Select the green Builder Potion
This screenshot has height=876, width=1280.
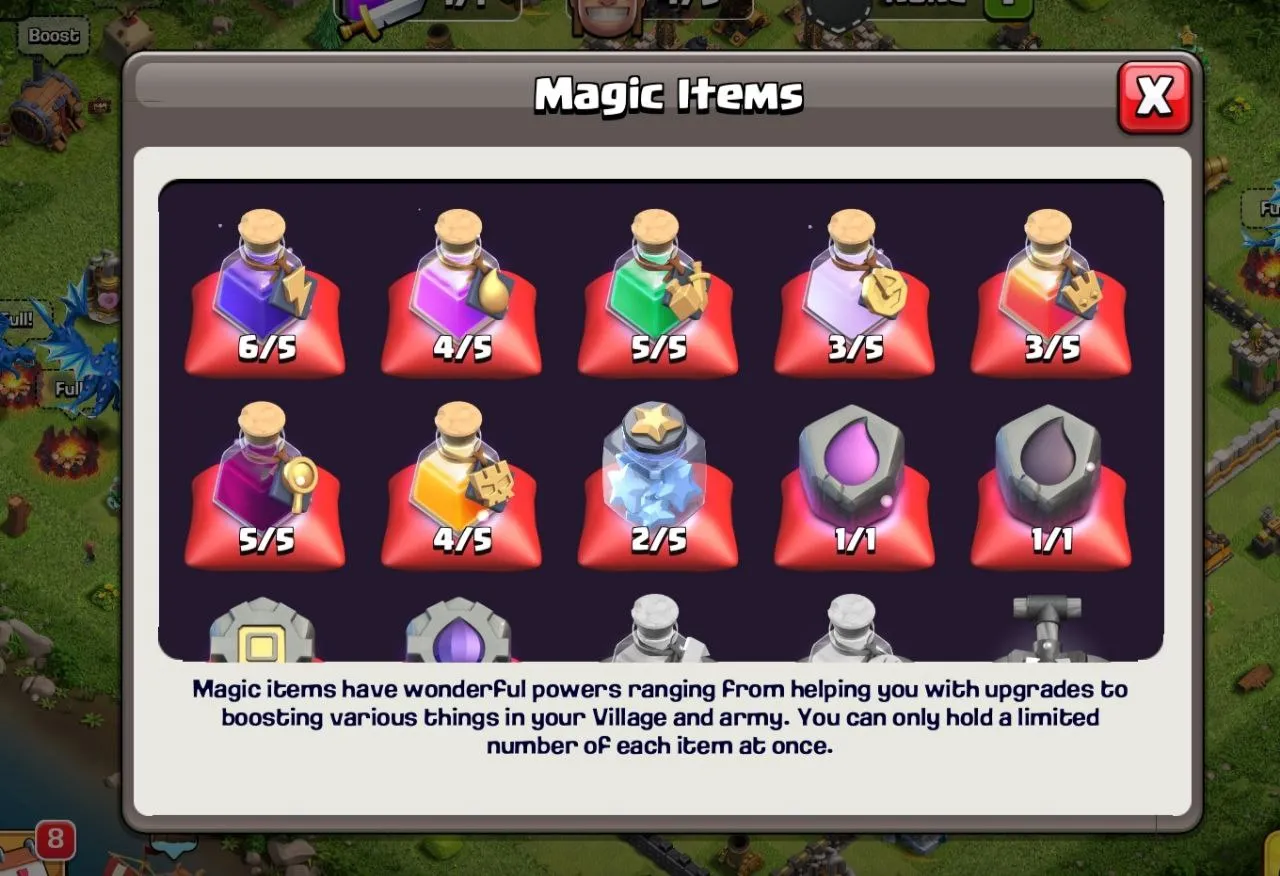pyautogui.click(x=657, y=290)
